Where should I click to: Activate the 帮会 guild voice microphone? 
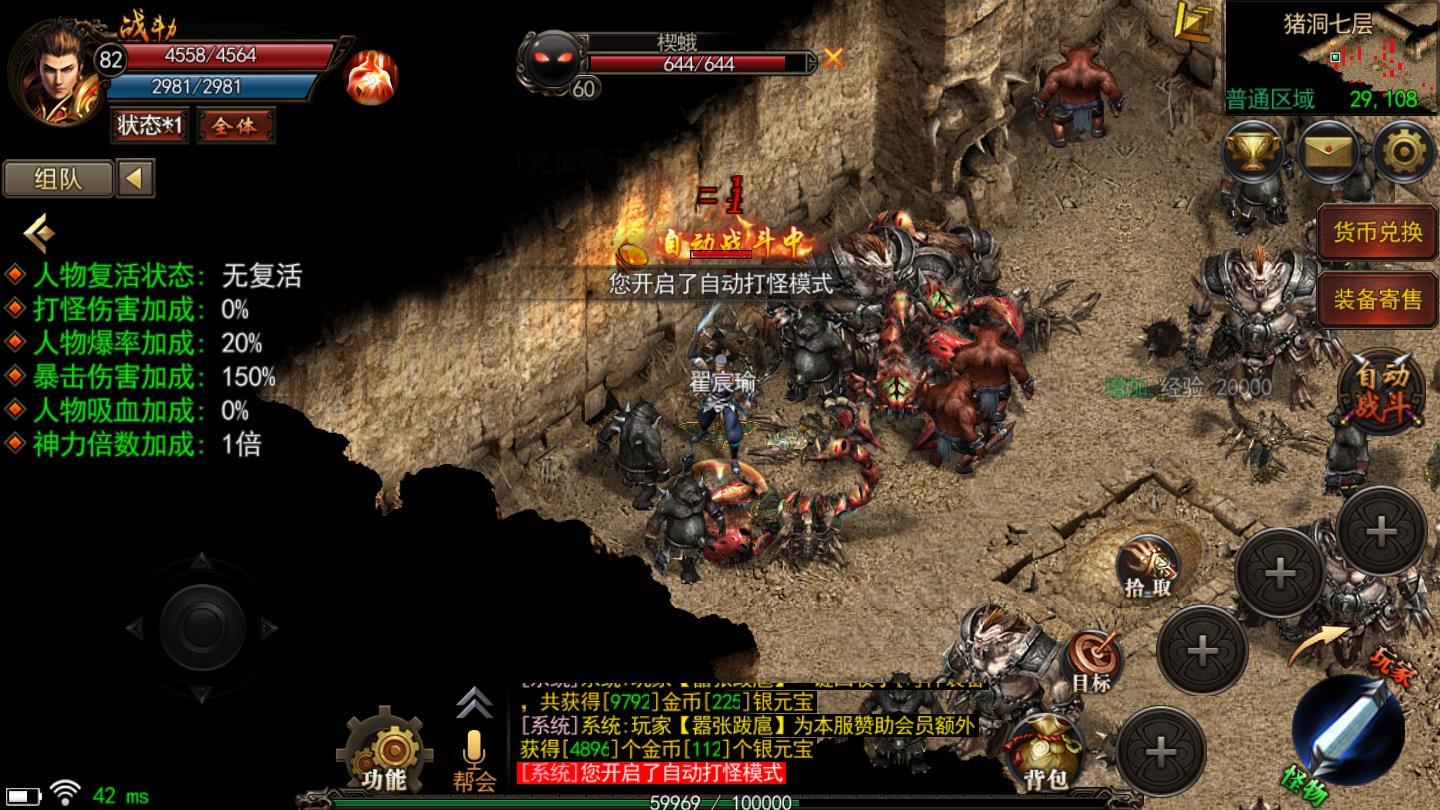[x=474, y=758]
